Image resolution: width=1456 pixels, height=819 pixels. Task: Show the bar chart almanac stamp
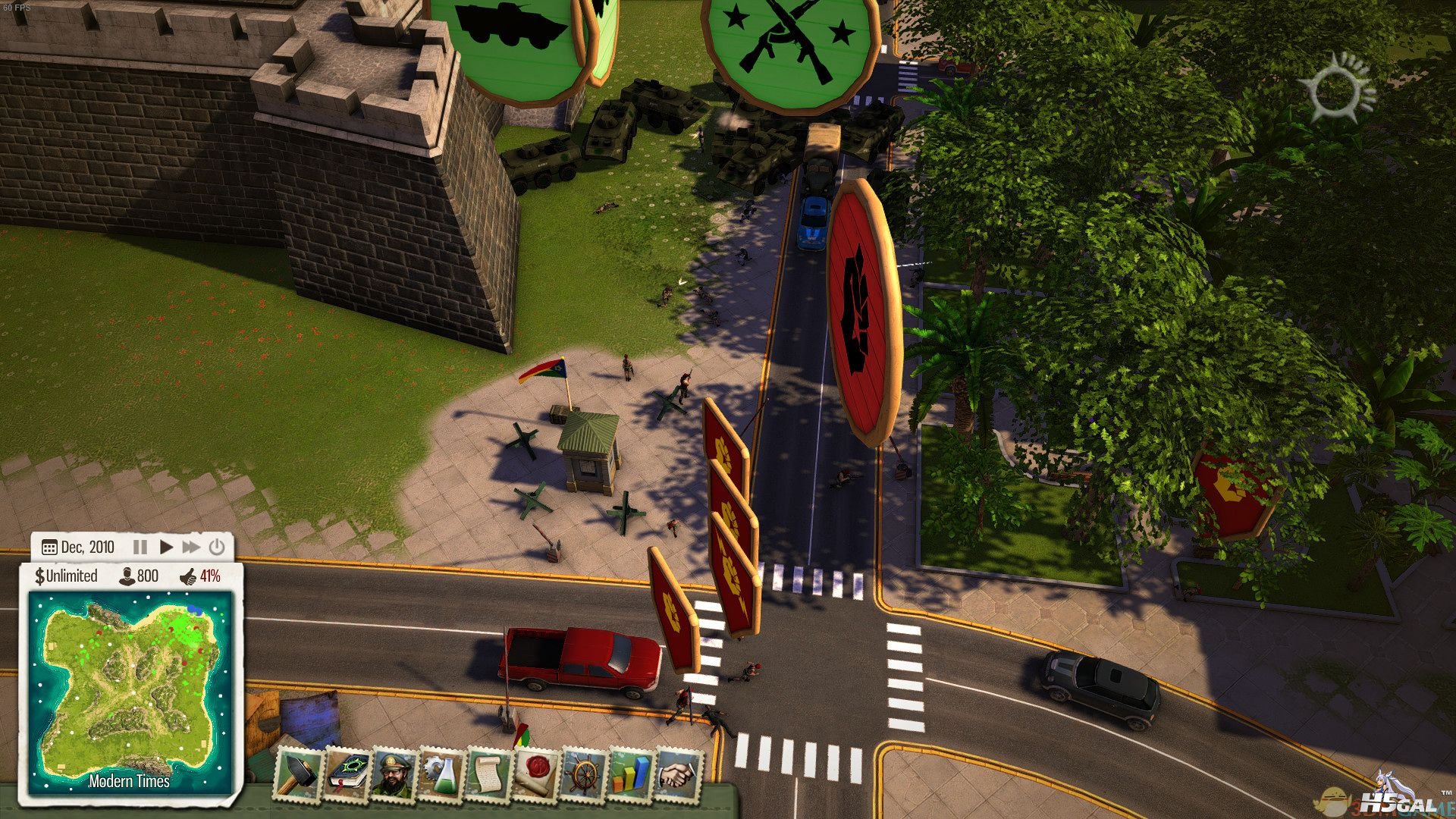[632, 773]
